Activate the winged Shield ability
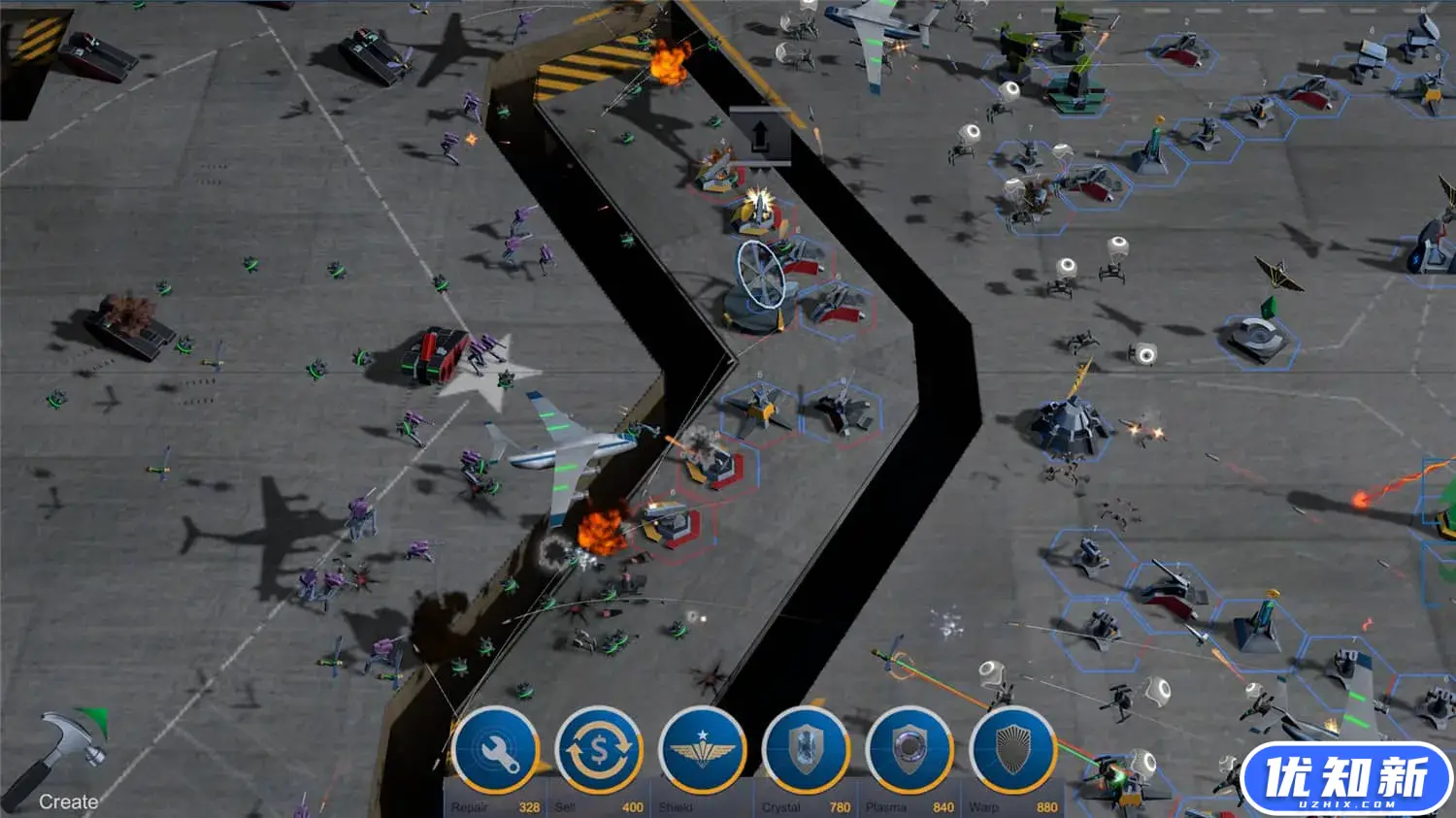The height and width of the screenshot is (818, 1456). click(x=703, y=751)
